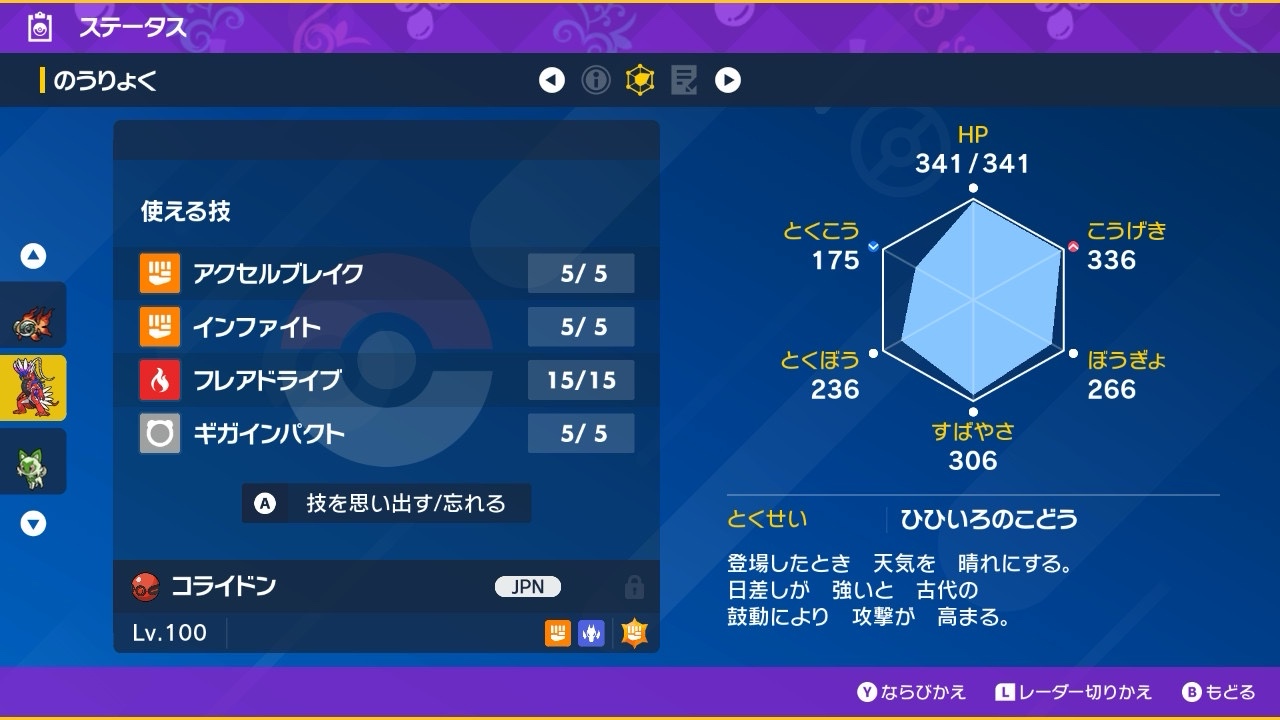Choose the インファイト move

387,326
